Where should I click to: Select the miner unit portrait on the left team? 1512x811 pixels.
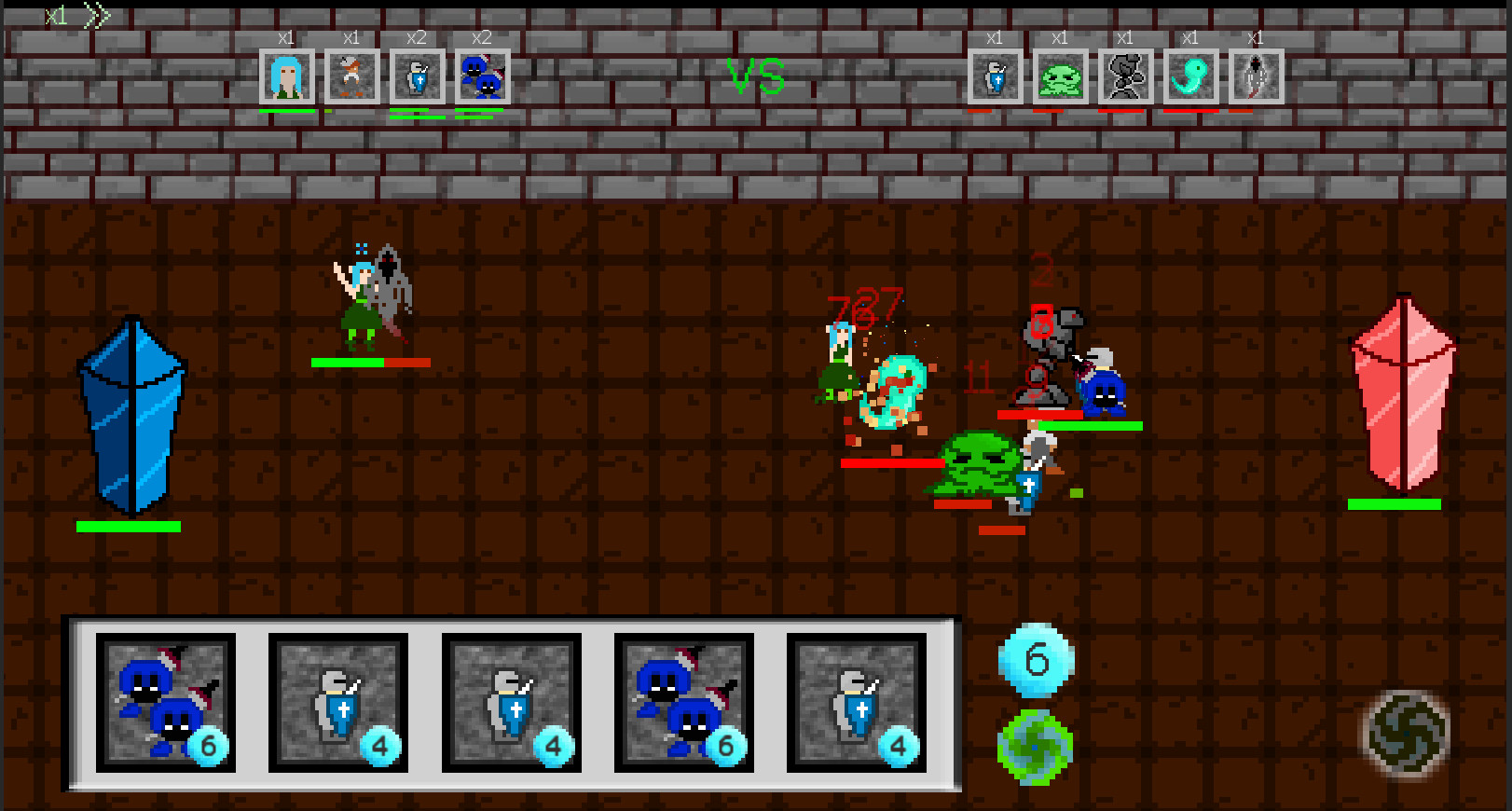coord(351,76)
